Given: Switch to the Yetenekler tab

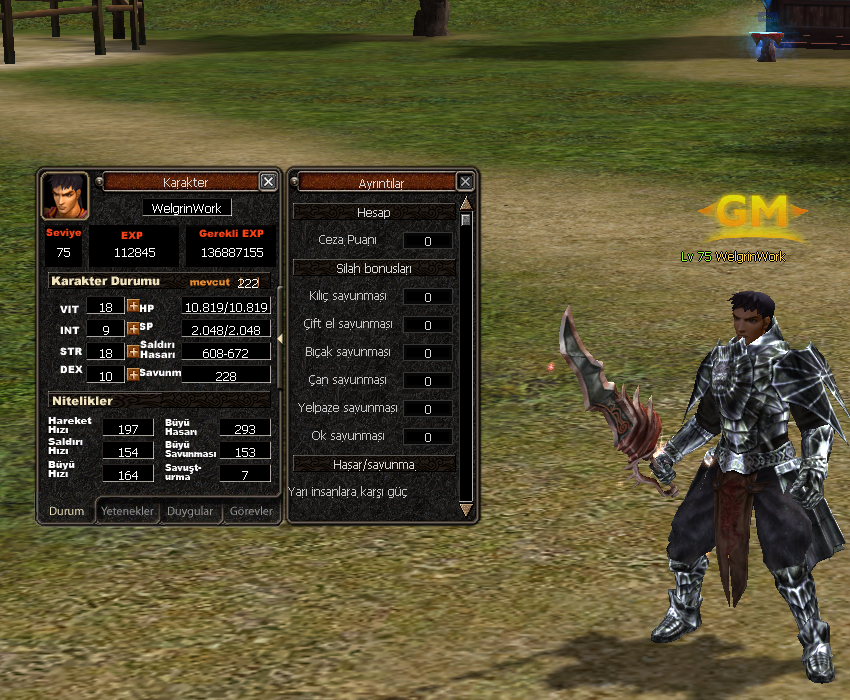Looking at the screenshot, I should tap(129, 511).
